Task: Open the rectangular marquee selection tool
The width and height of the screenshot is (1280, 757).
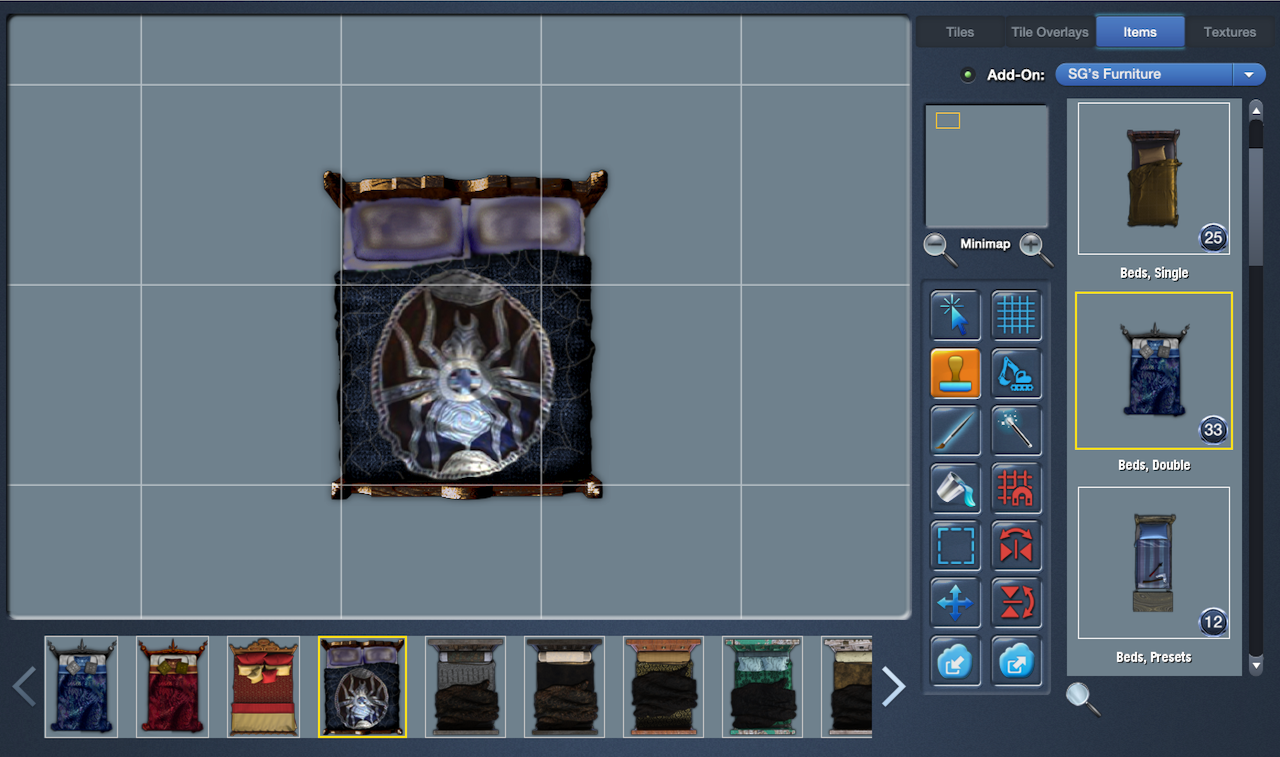Action: point(955,546)
